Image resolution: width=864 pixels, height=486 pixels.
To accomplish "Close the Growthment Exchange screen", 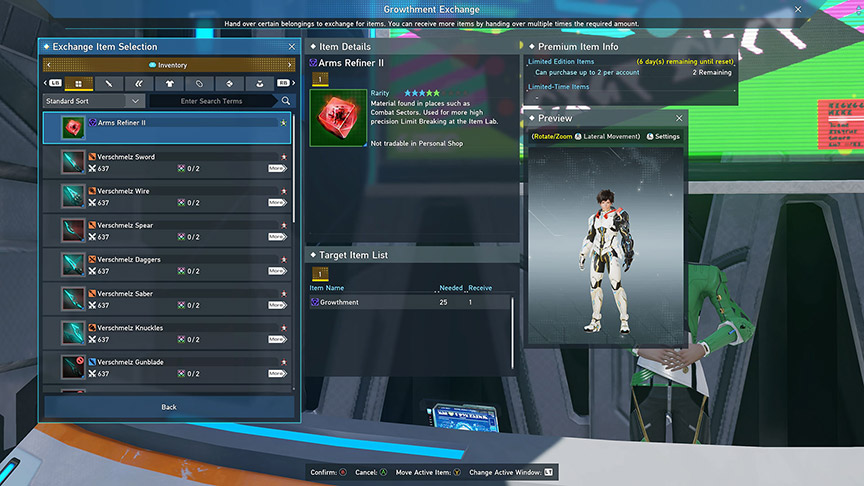I will (798, 9).
